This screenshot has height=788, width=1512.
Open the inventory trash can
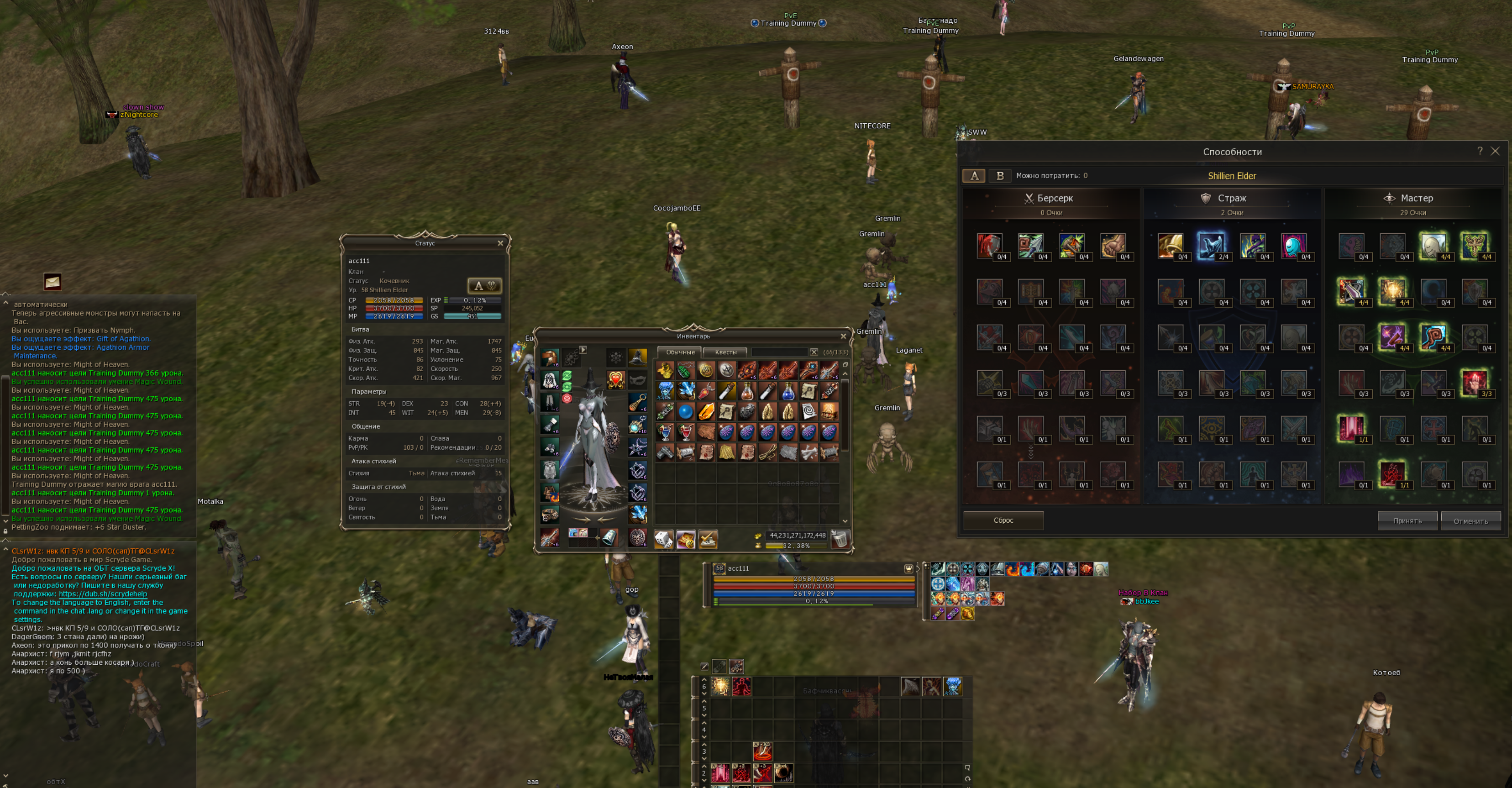click(840, 538)
